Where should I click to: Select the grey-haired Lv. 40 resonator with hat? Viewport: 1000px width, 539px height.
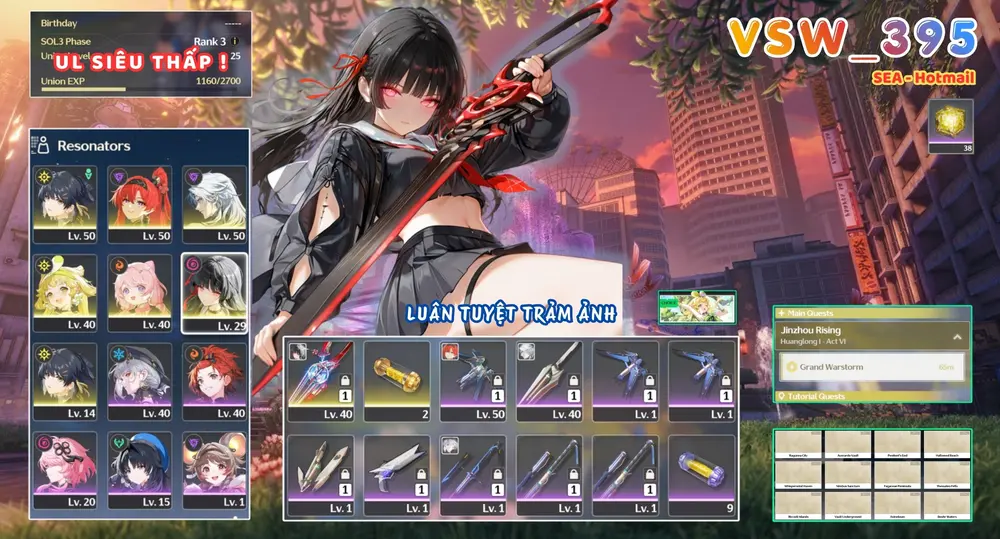140,381
